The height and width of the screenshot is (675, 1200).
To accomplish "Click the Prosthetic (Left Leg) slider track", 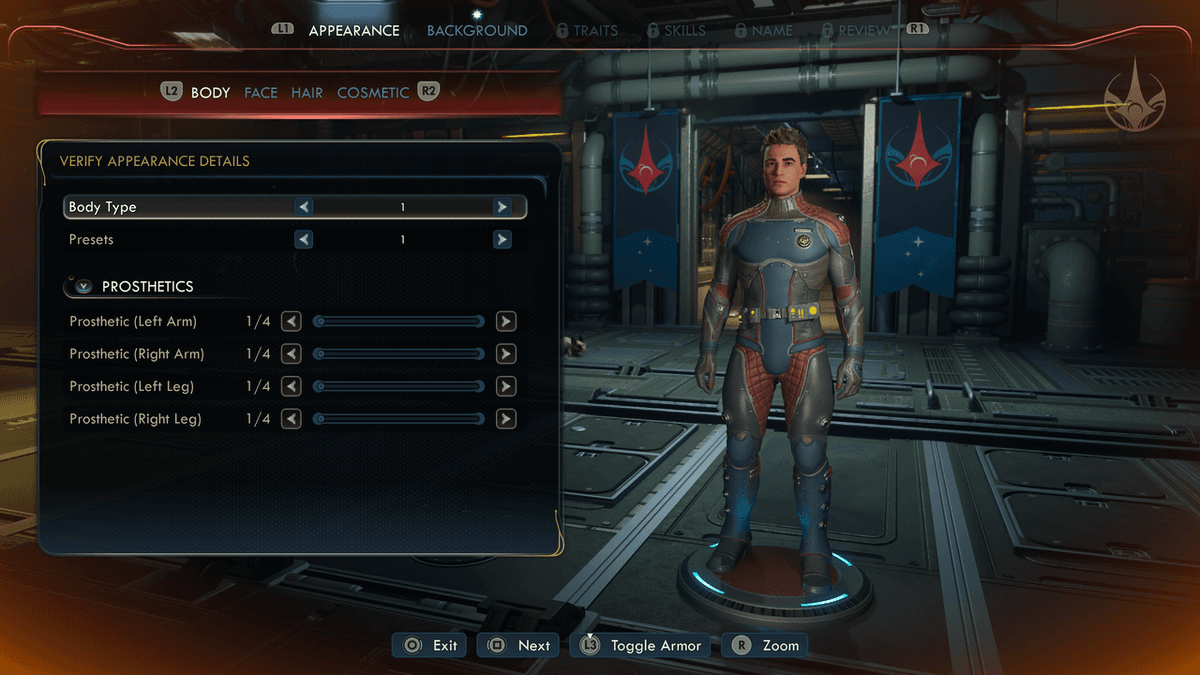I will point(399,386).
